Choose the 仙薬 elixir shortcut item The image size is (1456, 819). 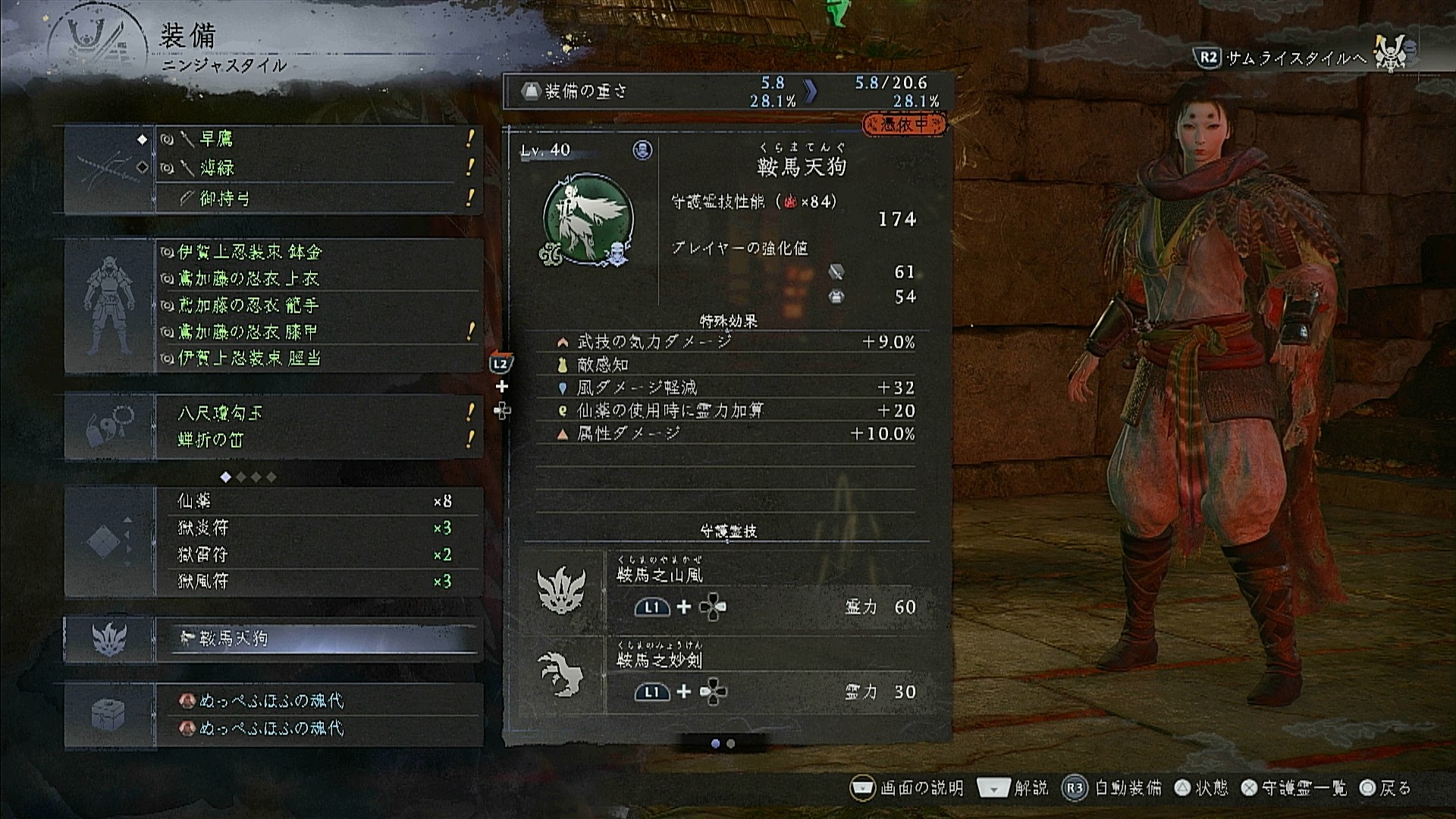(x=318, y=501)
